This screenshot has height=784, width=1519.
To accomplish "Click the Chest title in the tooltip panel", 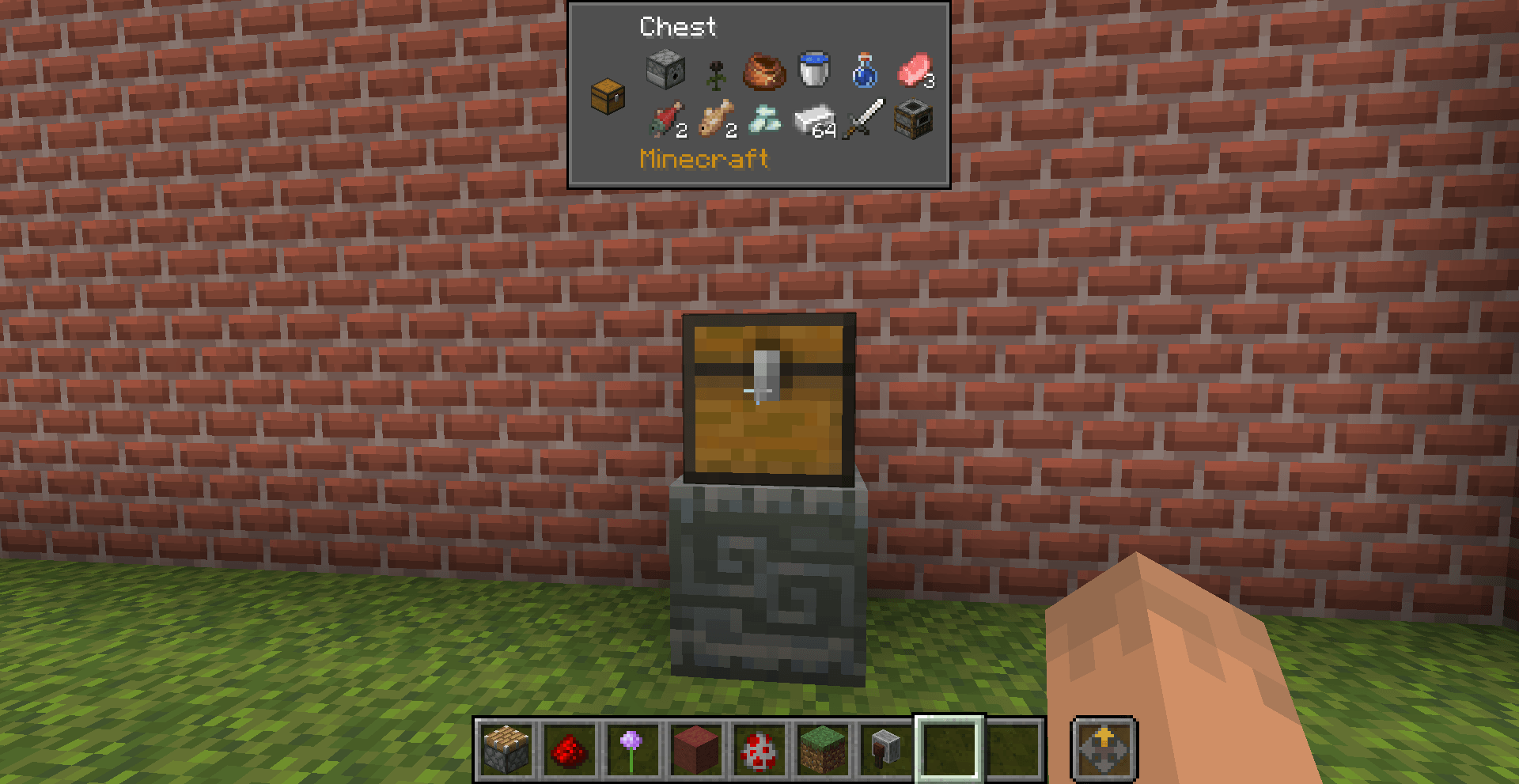I will (x=677, y=28).
